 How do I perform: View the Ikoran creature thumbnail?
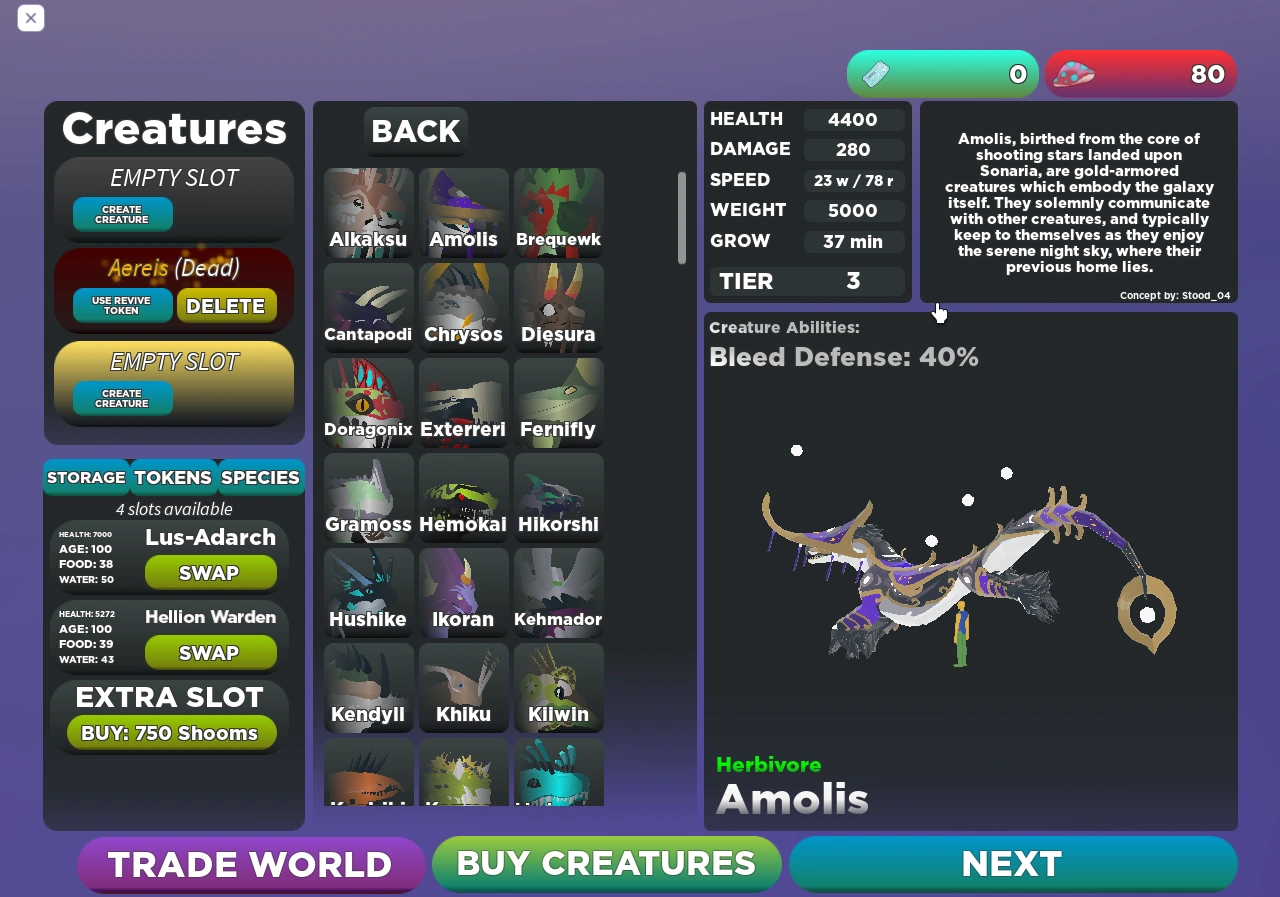tap(463, 592)
